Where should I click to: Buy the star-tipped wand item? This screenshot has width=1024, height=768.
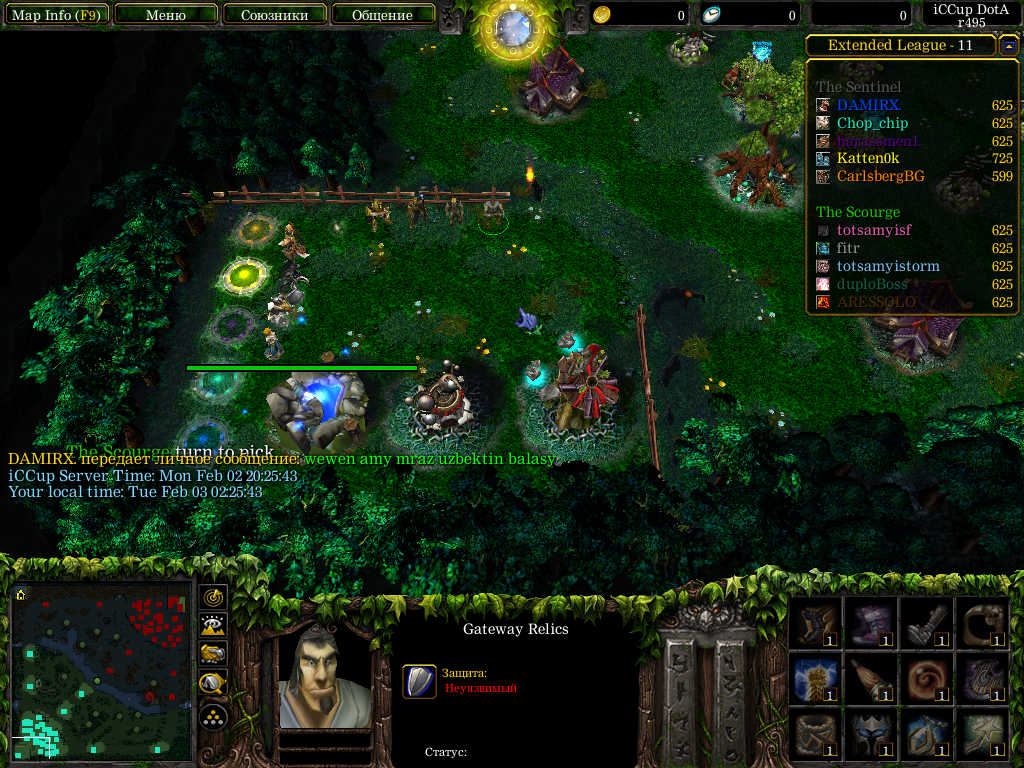click(x=983, y=735)
